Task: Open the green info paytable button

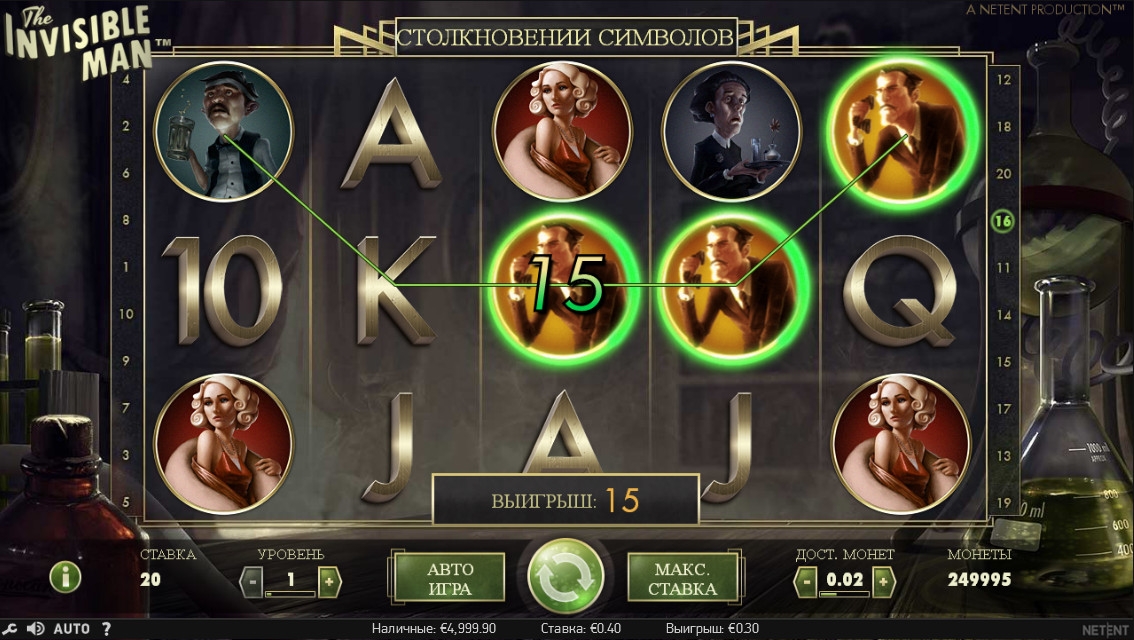Action: coord(66,577)
